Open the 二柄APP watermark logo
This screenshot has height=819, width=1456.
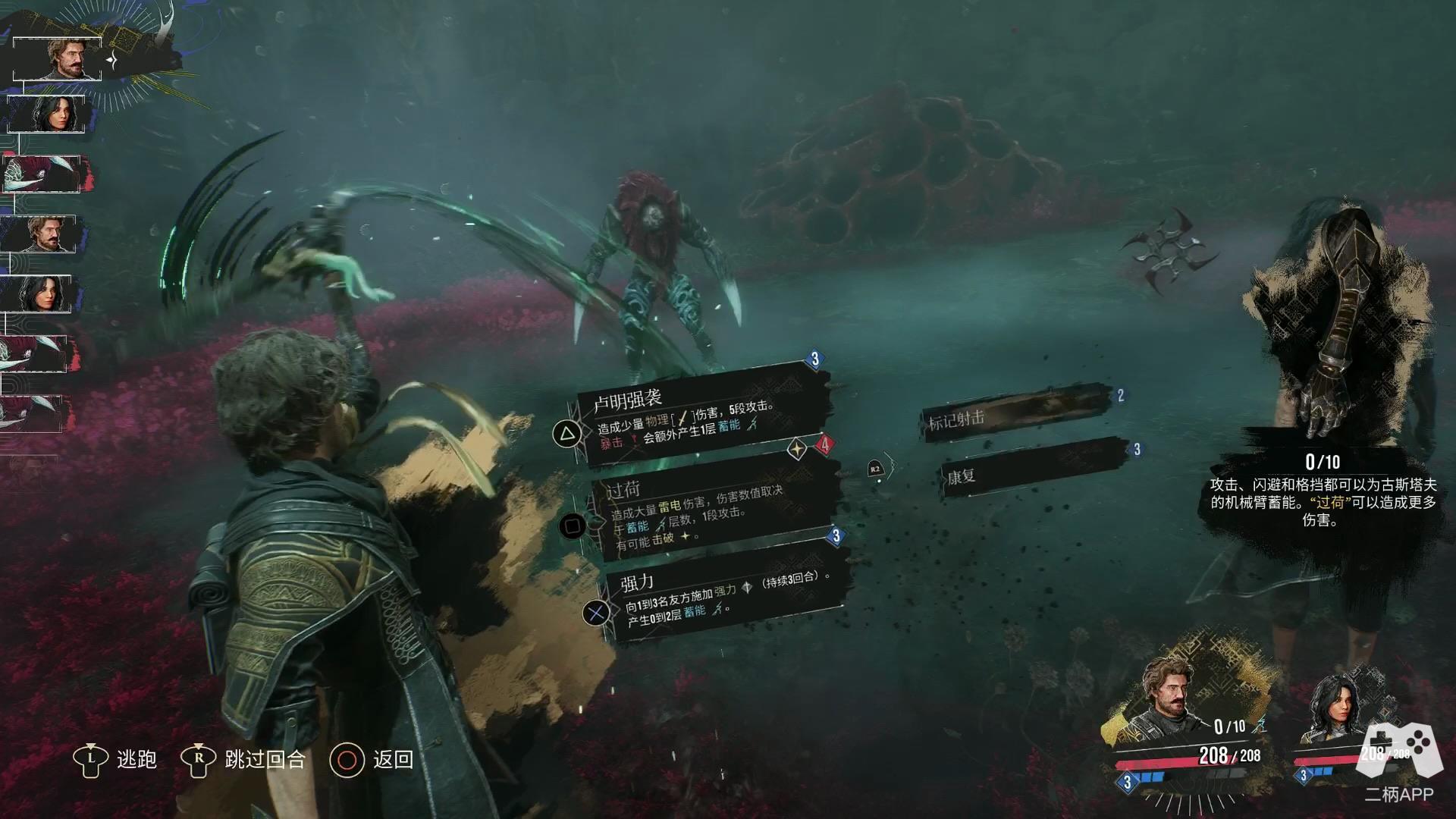coord(1399,761)
